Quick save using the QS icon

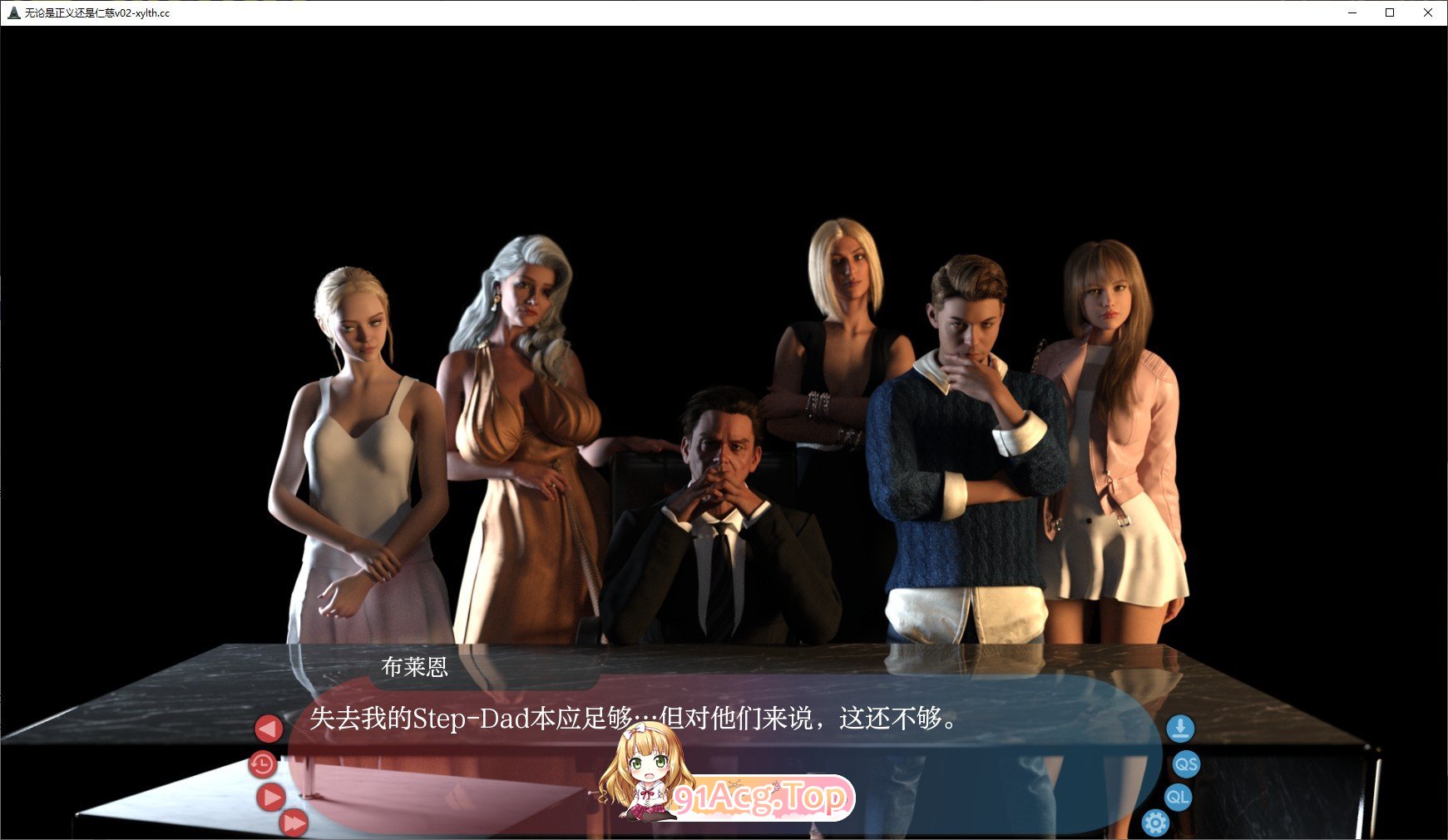pos(1187,764)
